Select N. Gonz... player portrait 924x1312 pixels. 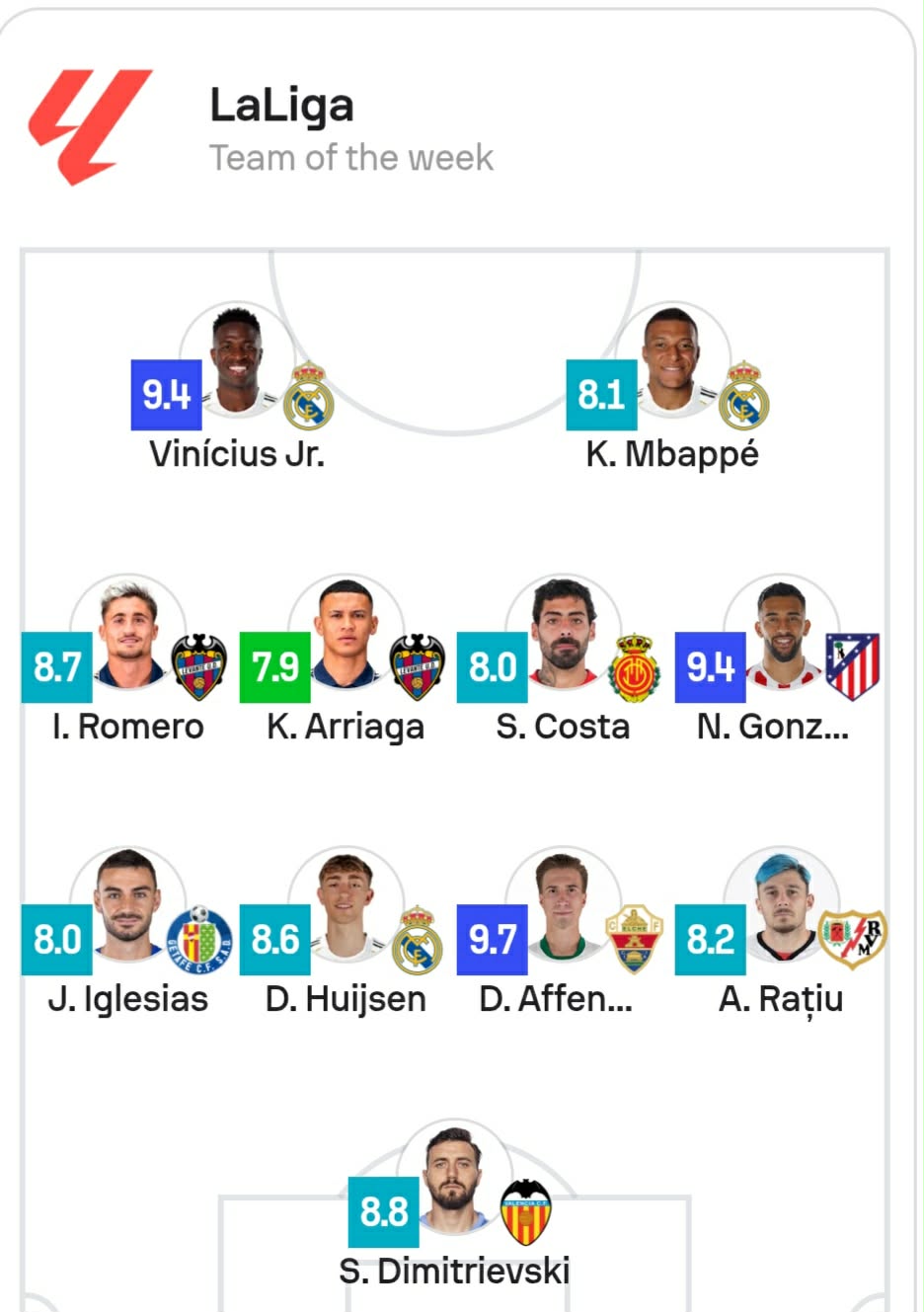[781, 633]
